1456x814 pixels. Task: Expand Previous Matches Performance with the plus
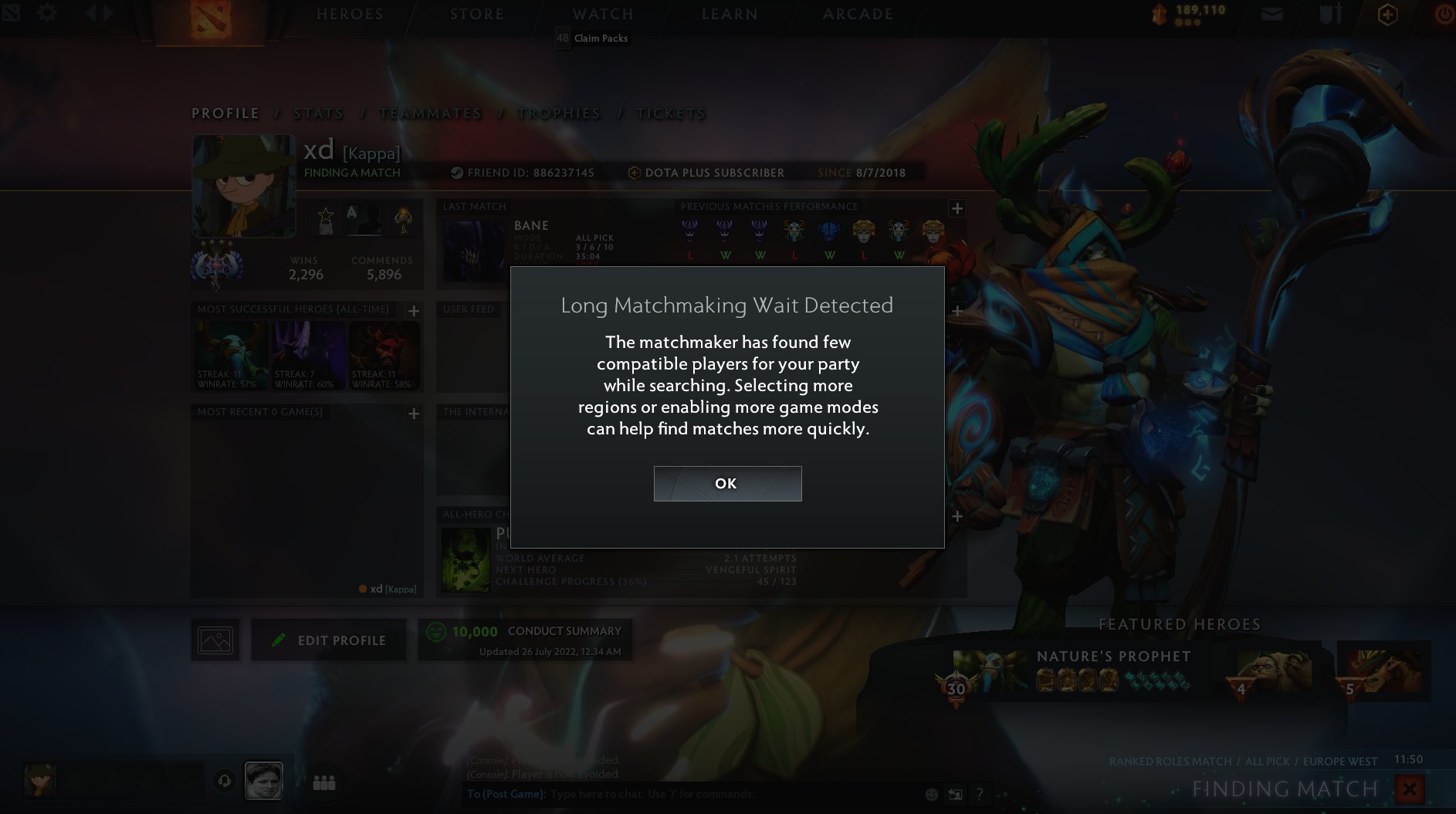957,208
